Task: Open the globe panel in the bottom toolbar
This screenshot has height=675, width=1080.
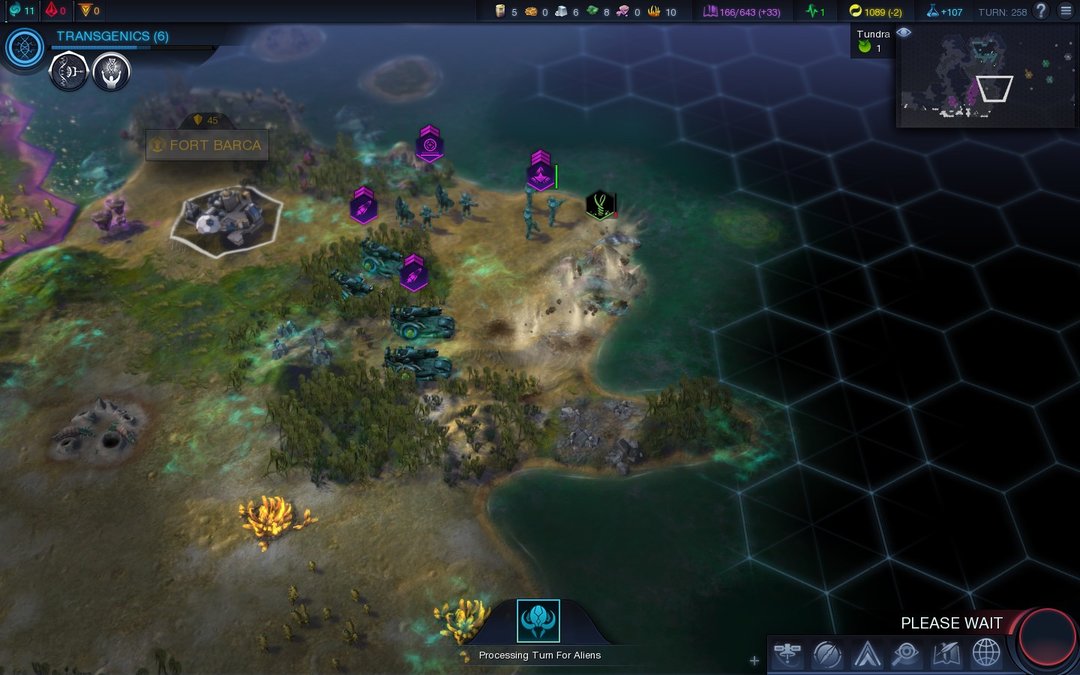Action: tap(986, 653)
